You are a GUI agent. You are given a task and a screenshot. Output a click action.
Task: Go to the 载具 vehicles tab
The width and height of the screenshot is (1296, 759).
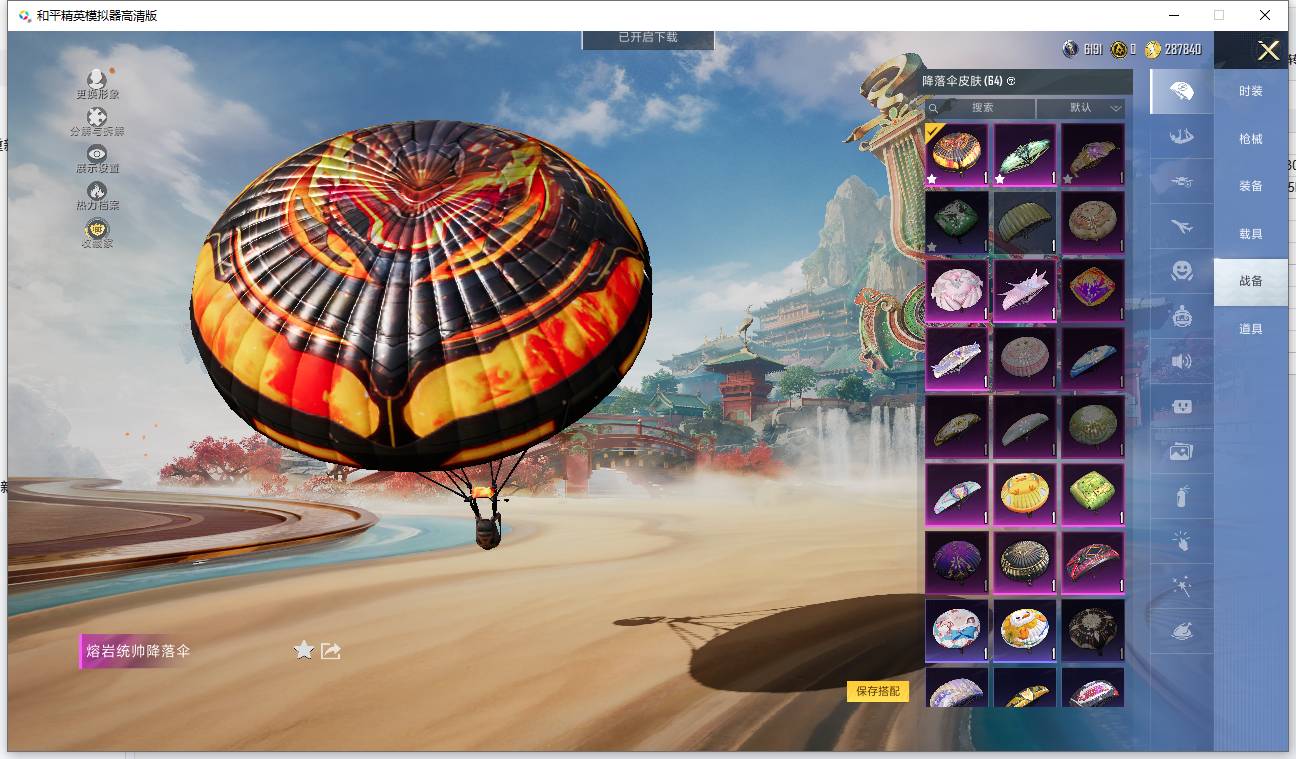(x=1250, y=234)
